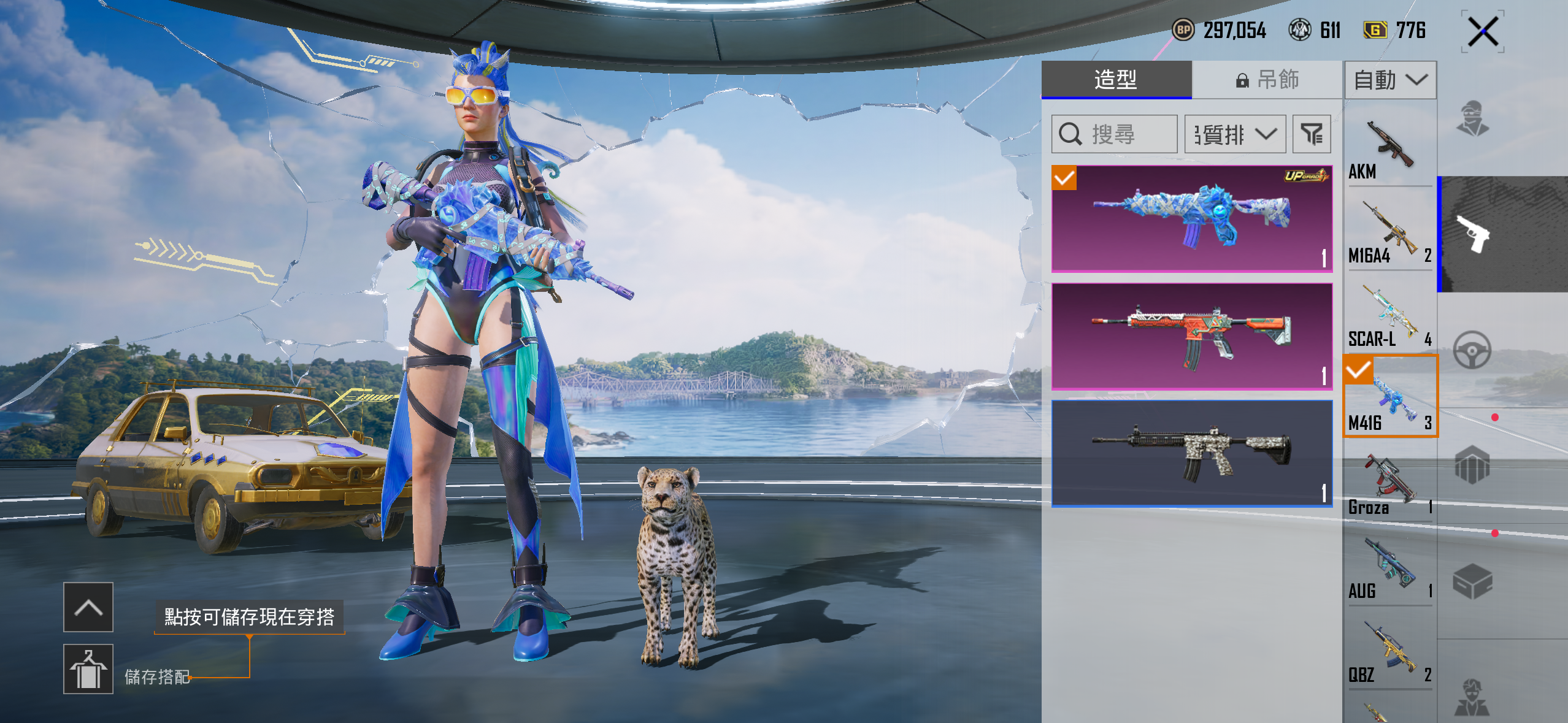
Task: Open the vehicle steering wheel category
Action: tap(1472, 350)
